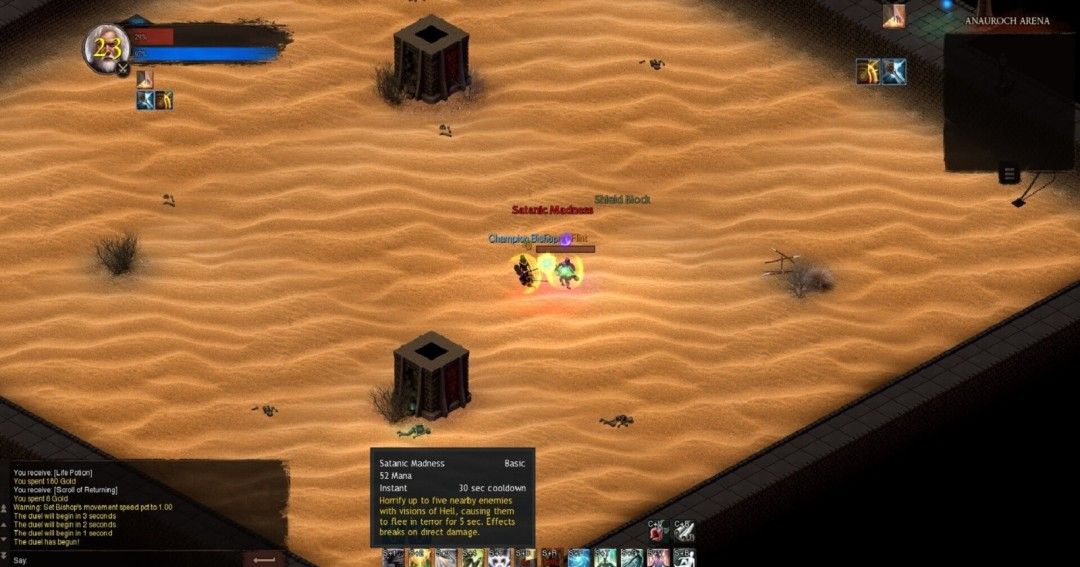Select the foot buff icon under the player portrait
Image resolution: width=1080 pixels, height=567 pixels.
pos(145,79)
